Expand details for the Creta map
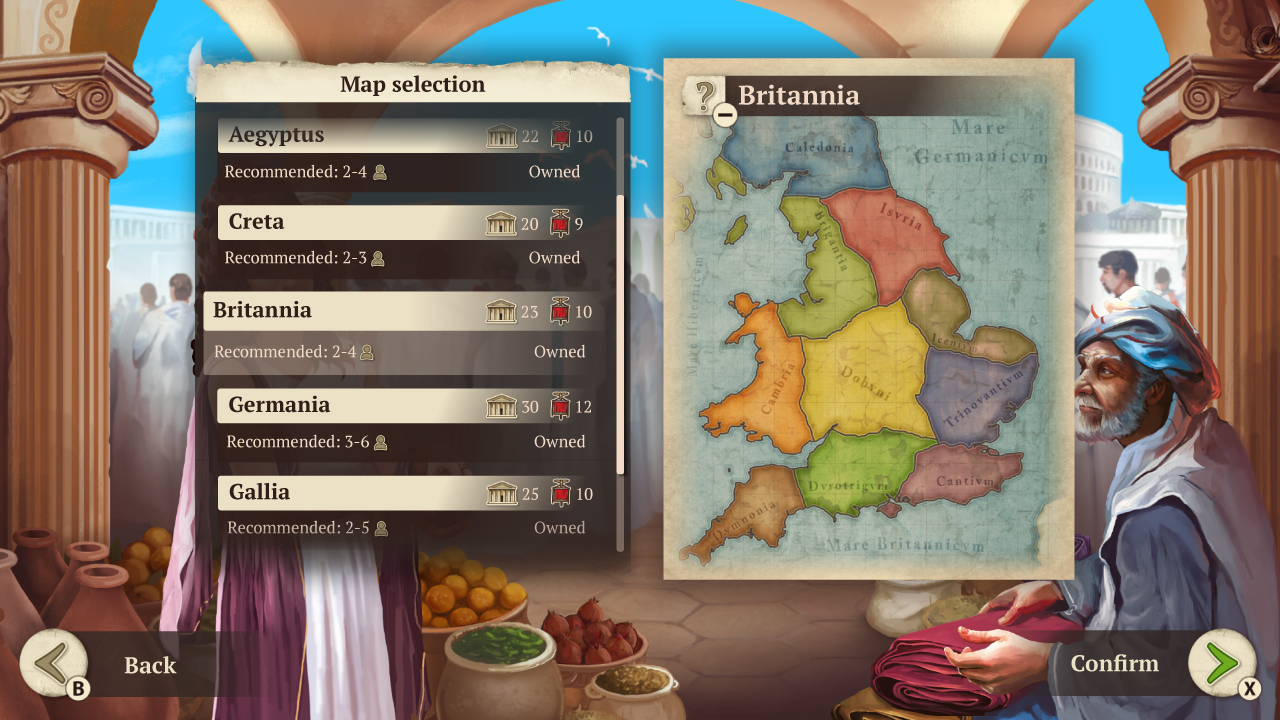The width and height of the screenshot is (1280, 720). 350,222
